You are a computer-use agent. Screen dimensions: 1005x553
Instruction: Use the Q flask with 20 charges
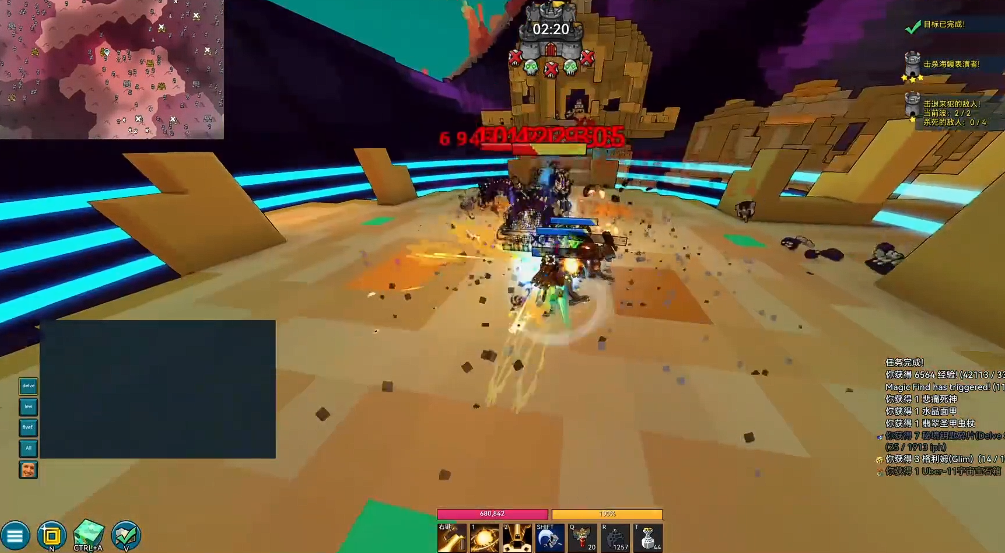tap(582, 538)
